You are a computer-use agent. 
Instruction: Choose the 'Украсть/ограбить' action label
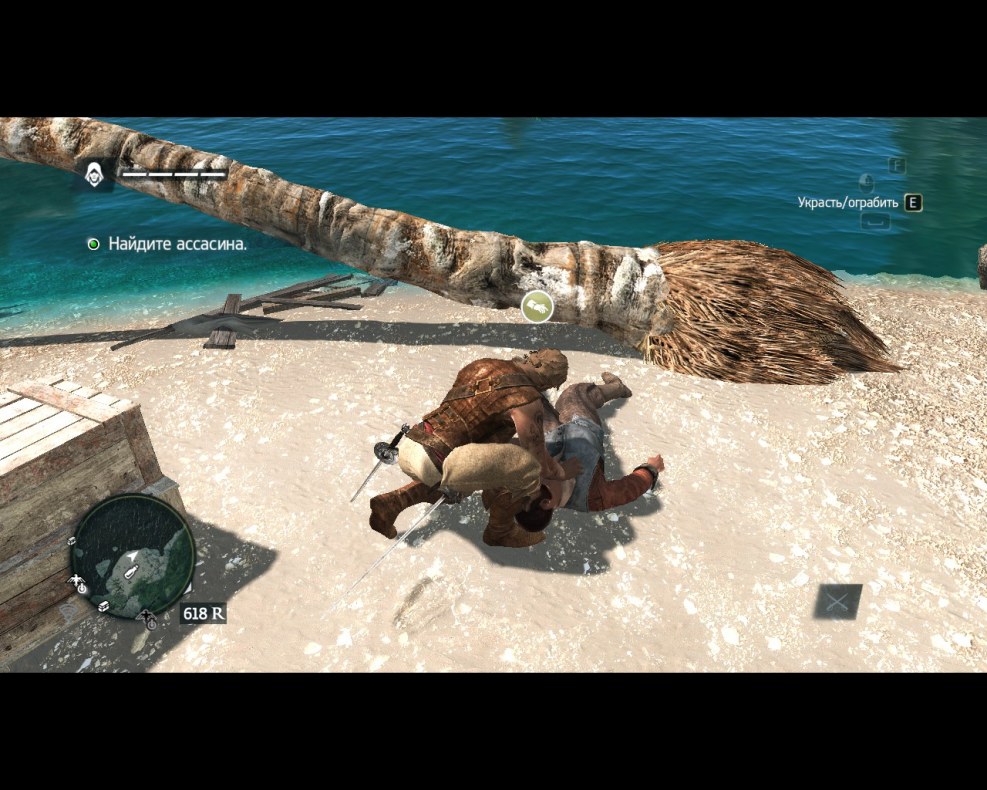click(847, 203)
